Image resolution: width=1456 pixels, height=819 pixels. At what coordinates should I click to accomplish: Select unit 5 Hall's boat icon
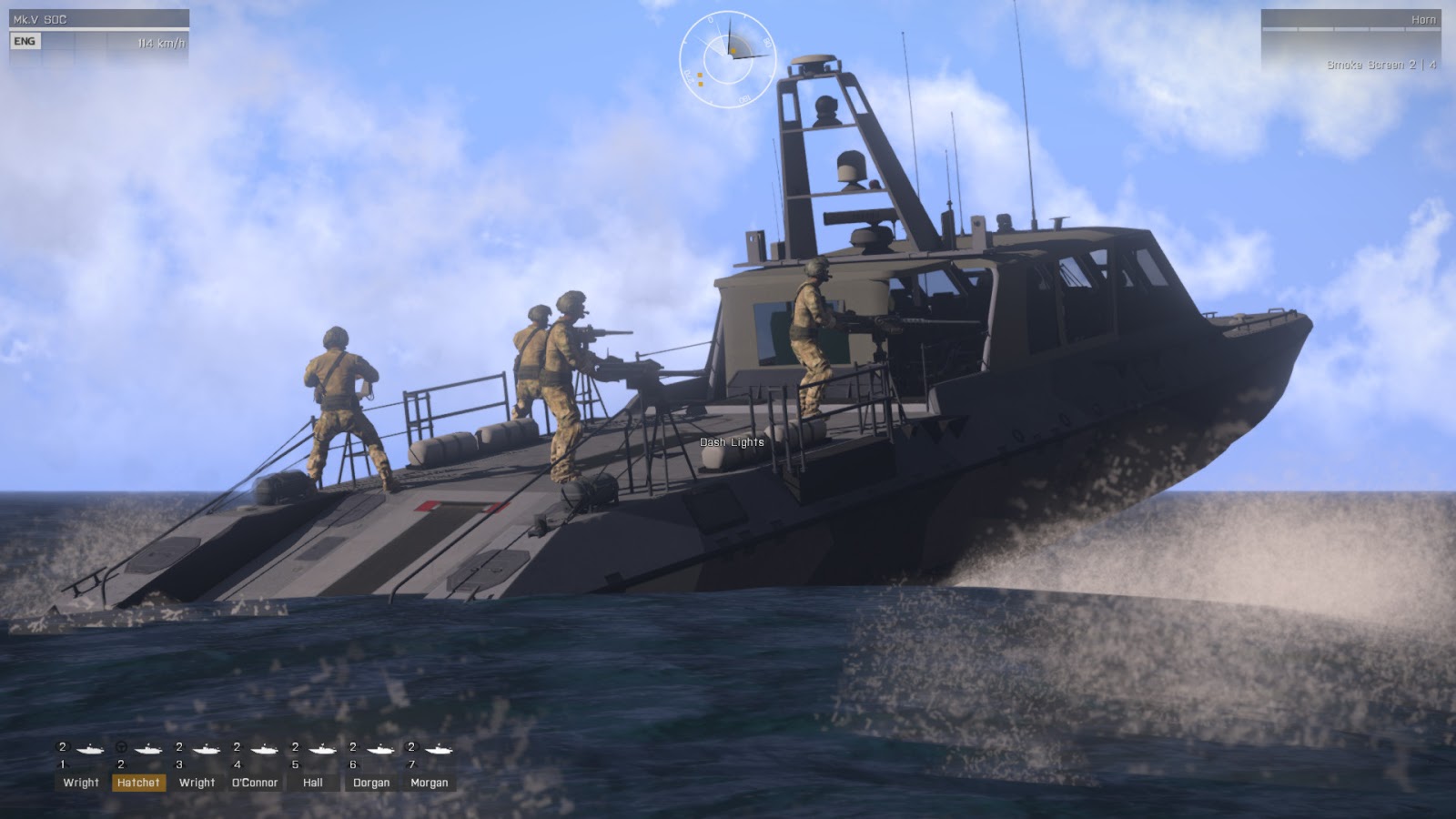(x=322, y=750)
